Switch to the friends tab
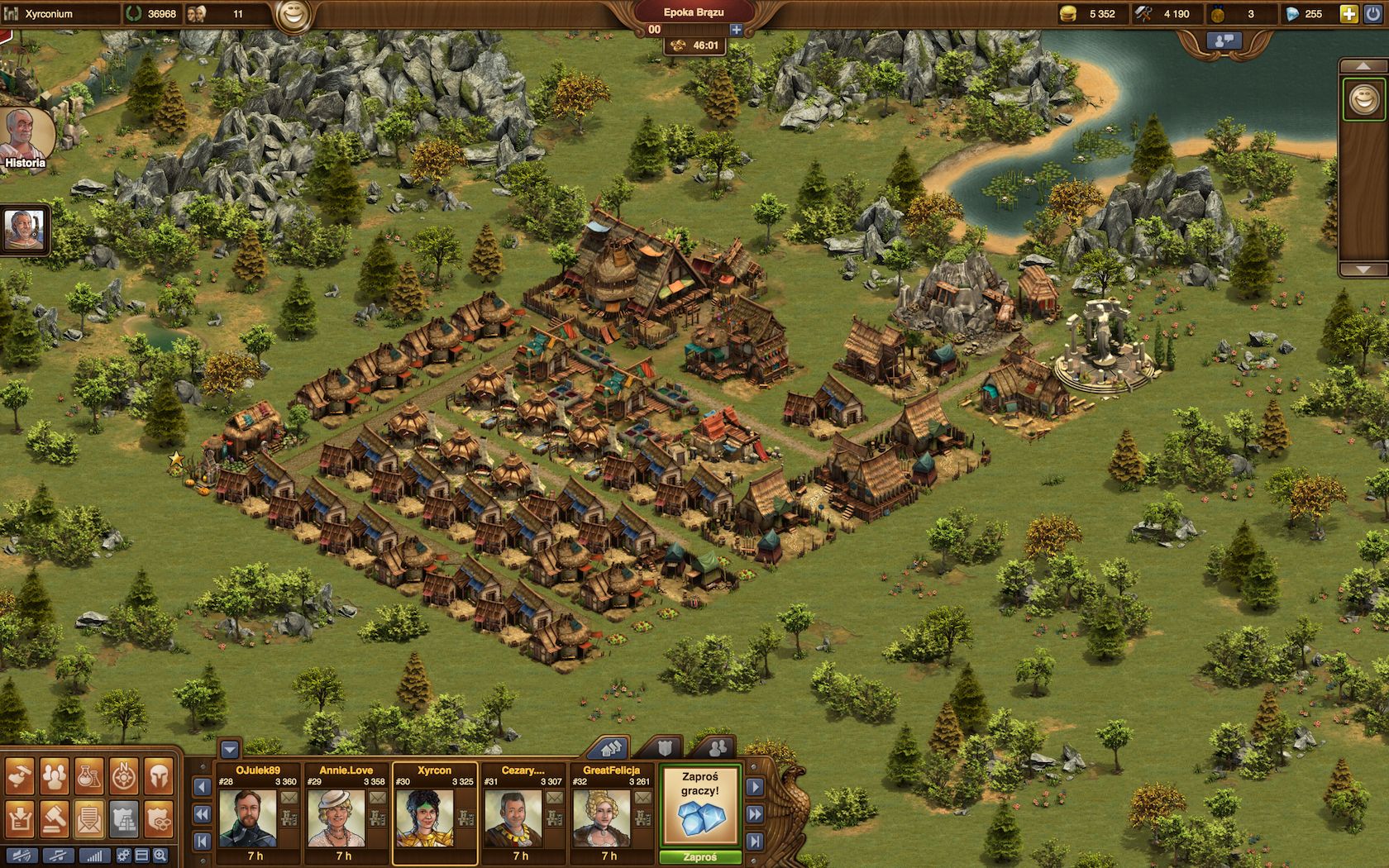 tap(717, 748)
